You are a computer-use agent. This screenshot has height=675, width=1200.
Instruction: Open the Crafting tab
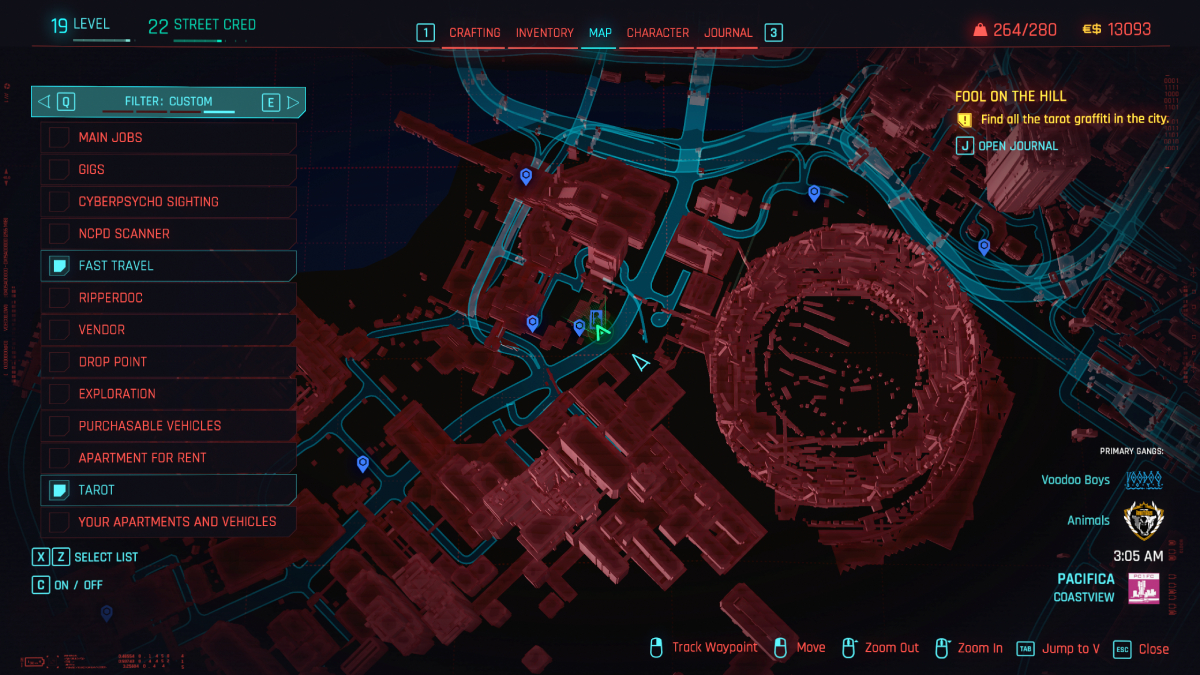point(474,33)
